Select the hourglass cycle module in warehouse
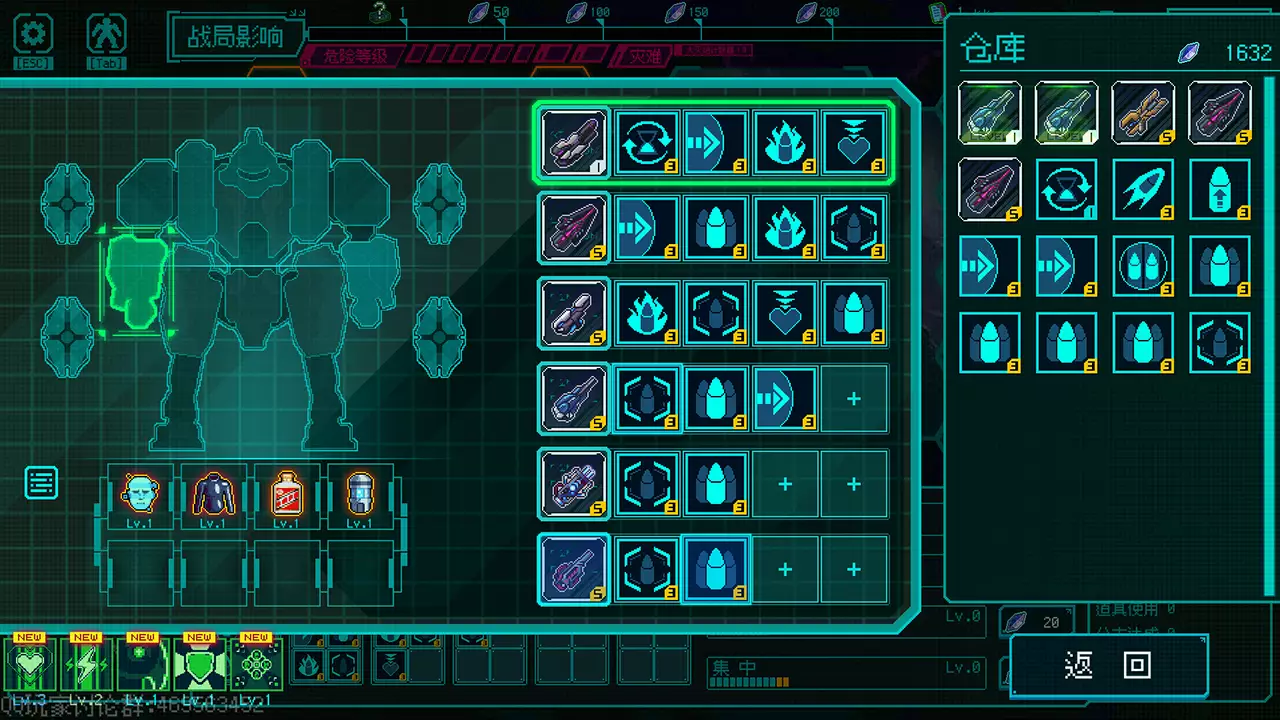The height and width of the screenshot is (720, 1280). (x=1066, y=189)
